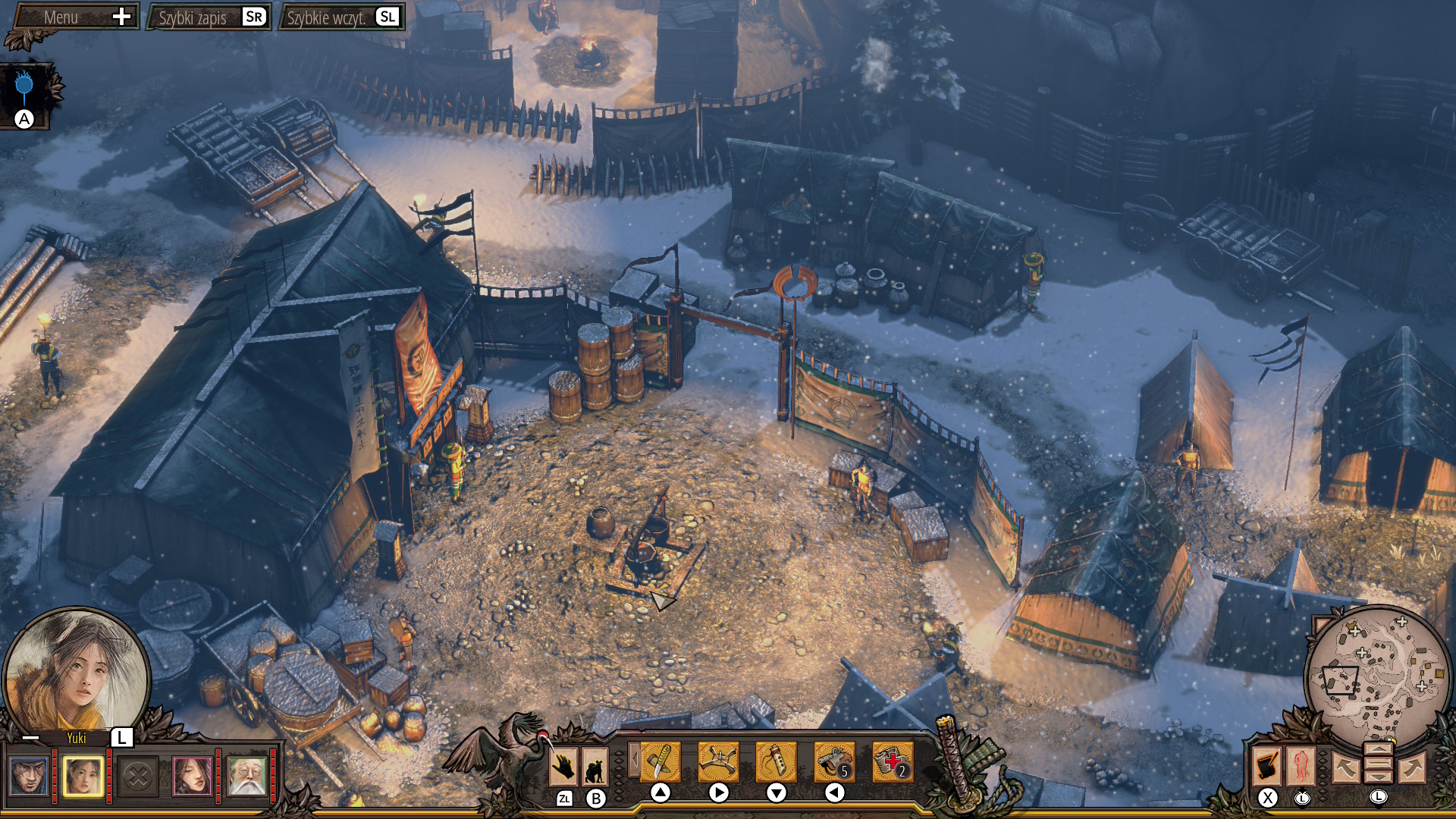Screen dimensions: 1456x819
Task: Click the blue flame ability icon top-left
Action: click(x=24, y=84)
